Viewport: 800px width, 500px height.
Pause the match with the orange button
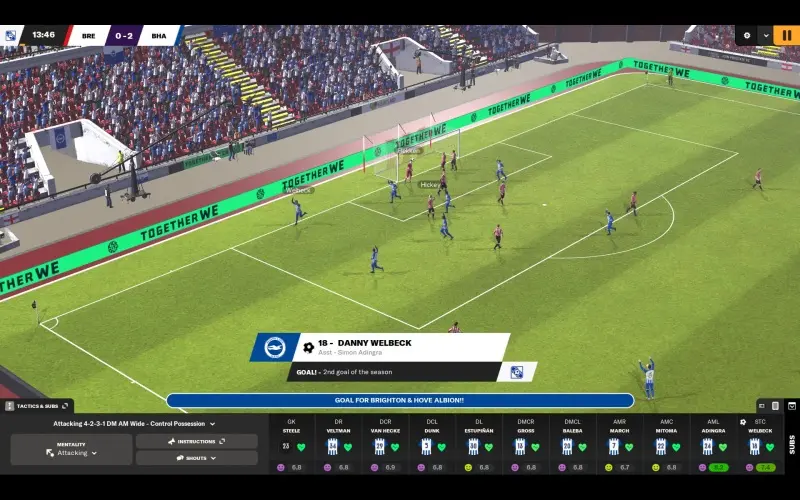786,35
